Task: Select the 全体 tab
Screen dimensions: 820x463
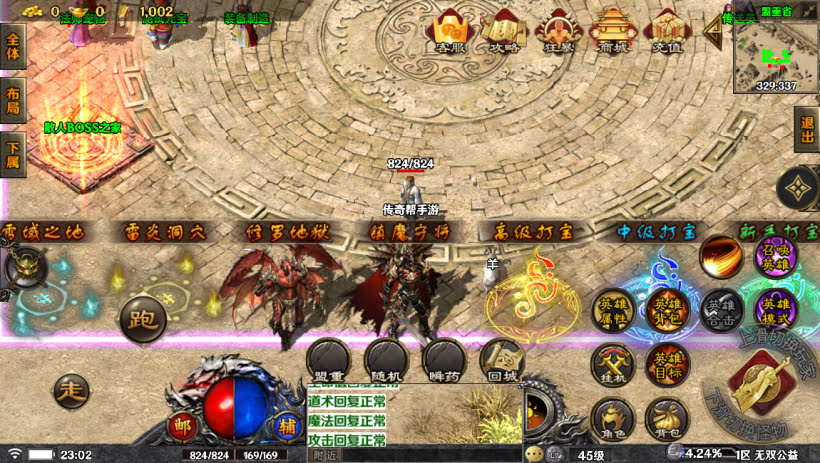Action: pos(13,48)
